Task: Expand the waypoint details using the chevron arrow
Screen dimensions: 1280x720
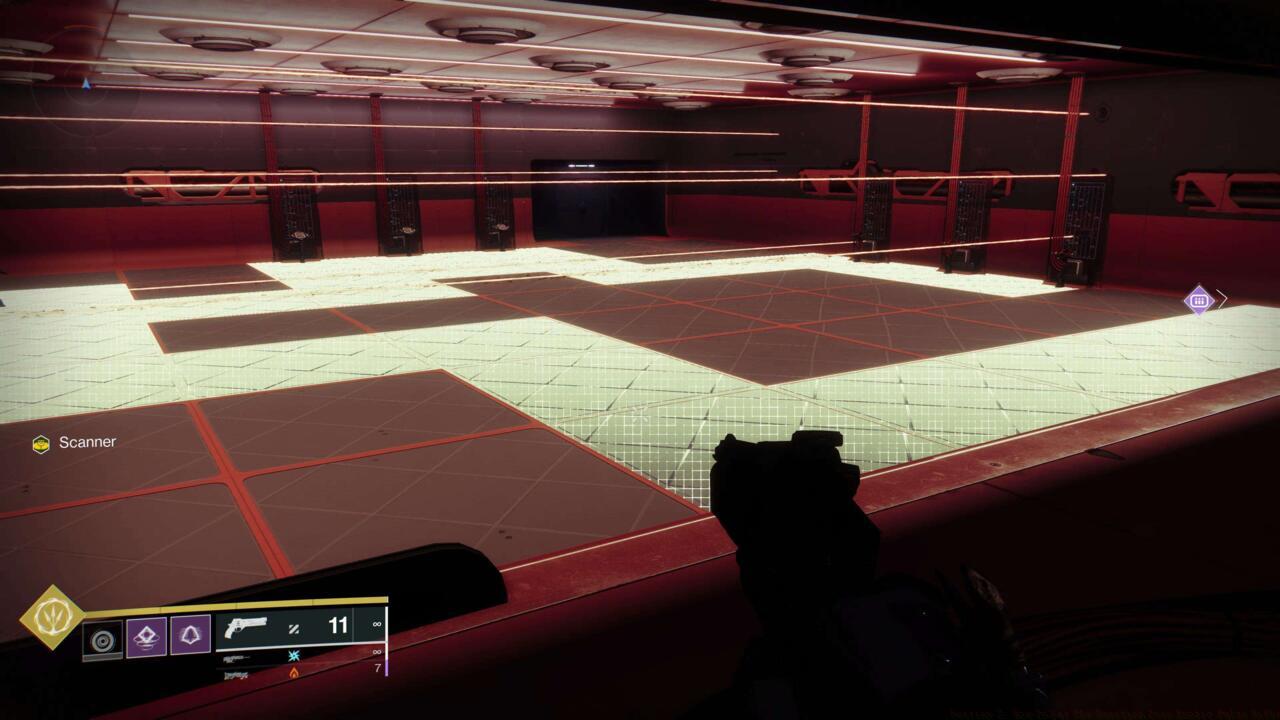Action: click(1222, 298)
